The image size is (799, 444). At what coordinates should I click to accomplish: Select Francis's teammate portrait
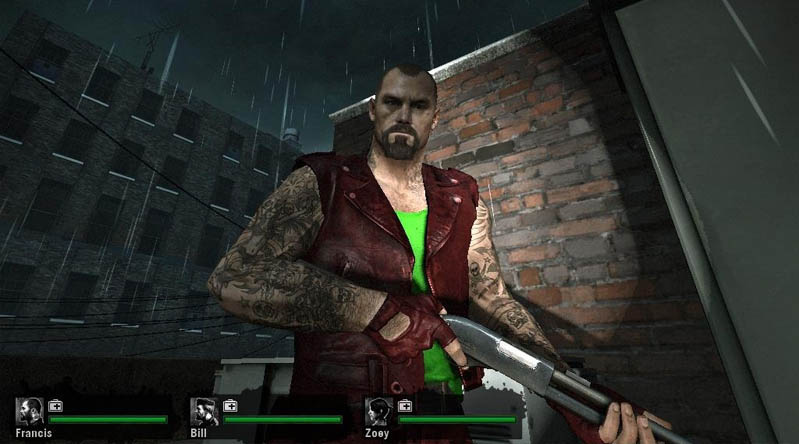pos(30,411)
